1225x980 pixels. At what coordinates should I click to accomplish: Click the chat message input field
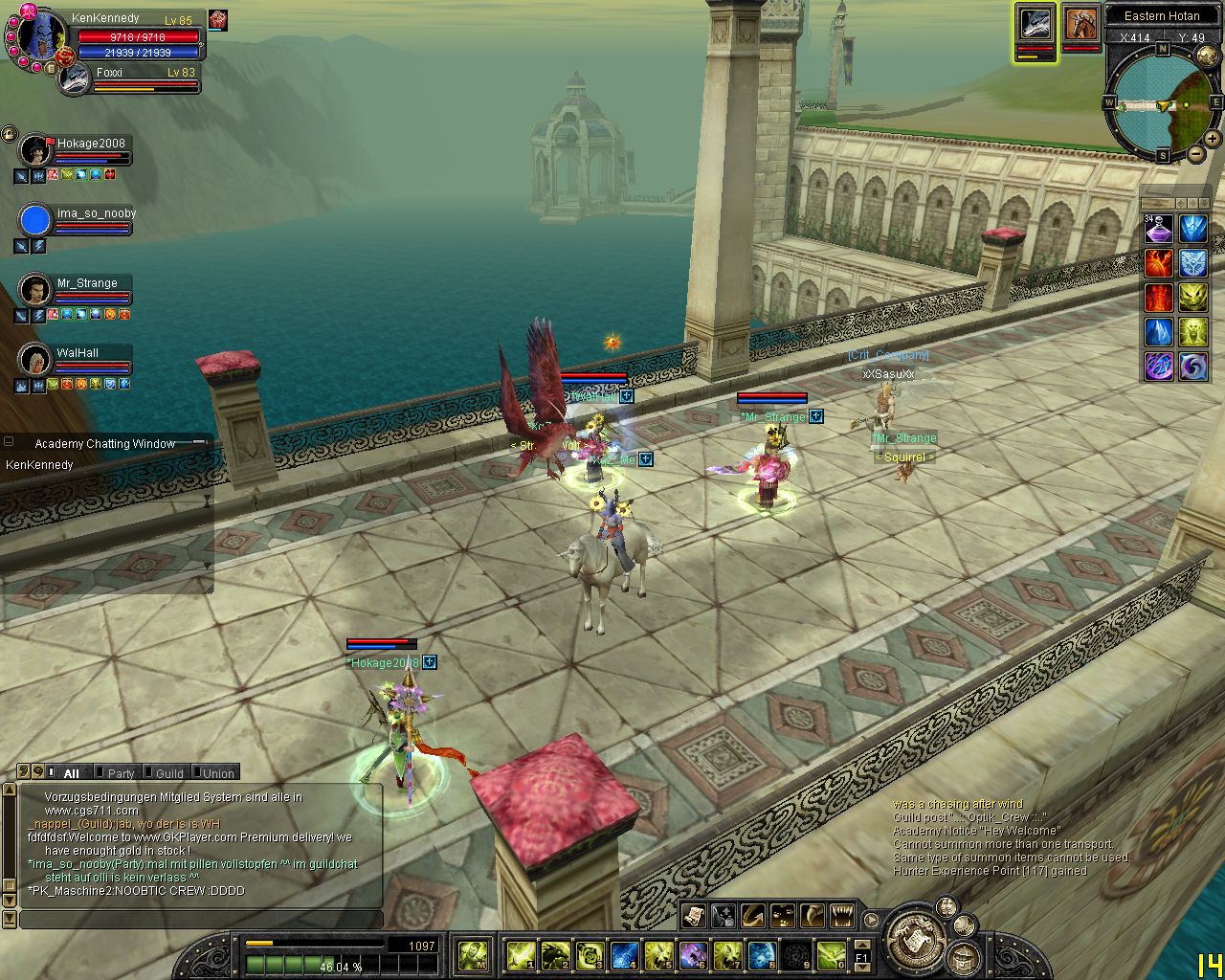[201, 920]
